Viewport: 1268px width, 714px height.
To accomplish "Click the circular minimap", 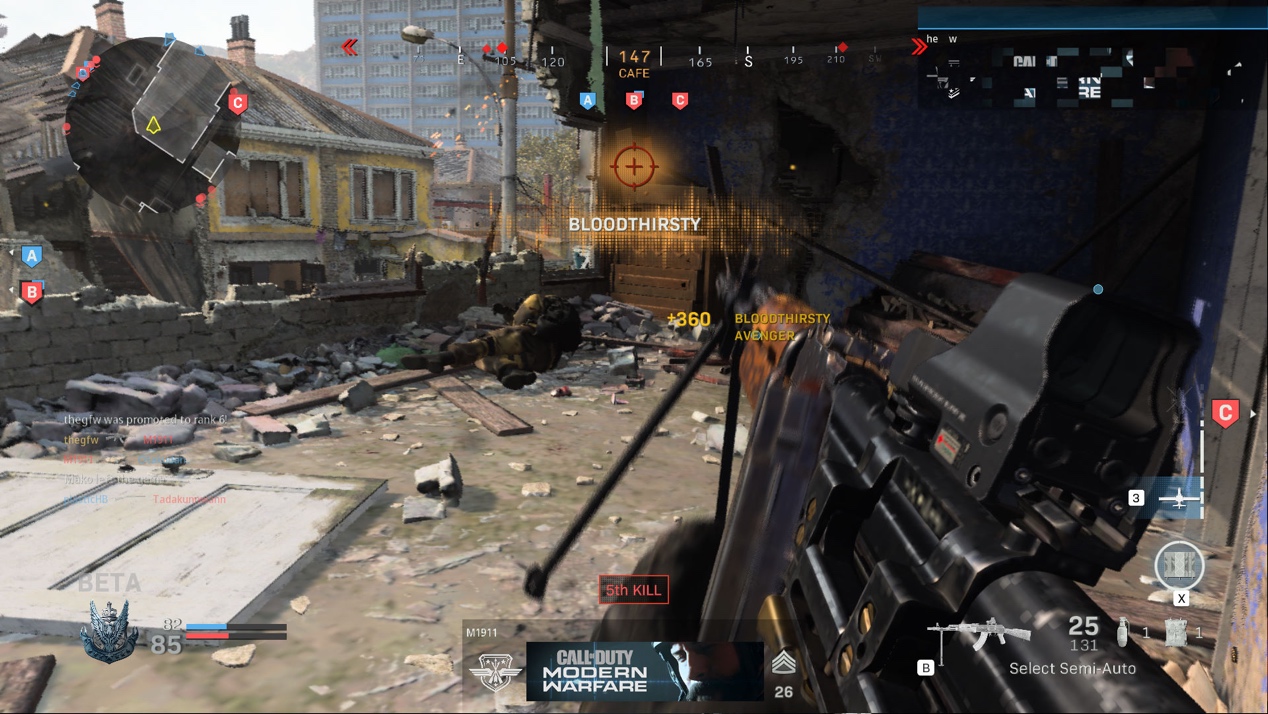I will tap(152, 125).
